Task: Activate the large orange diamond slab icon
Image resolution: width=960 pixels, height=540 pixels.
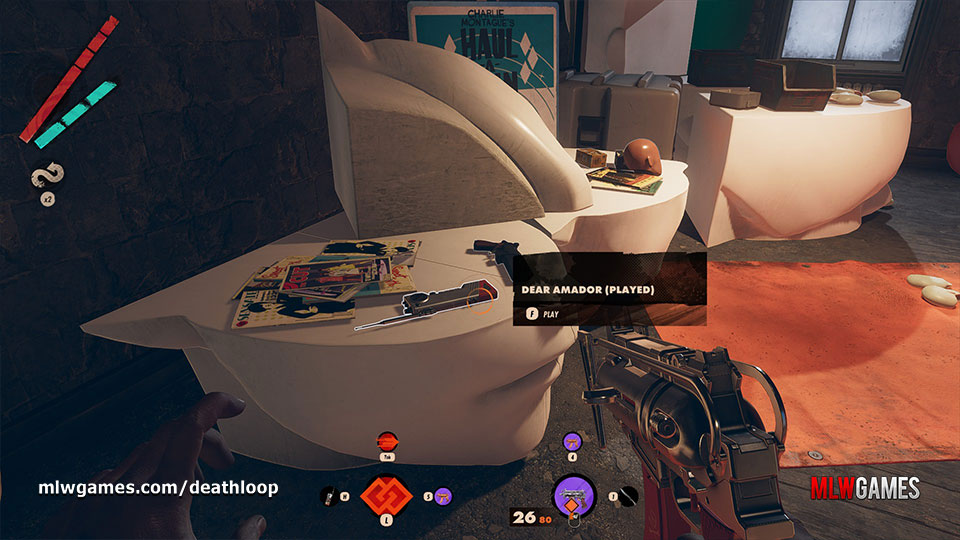Action: [x=385, y=494]
